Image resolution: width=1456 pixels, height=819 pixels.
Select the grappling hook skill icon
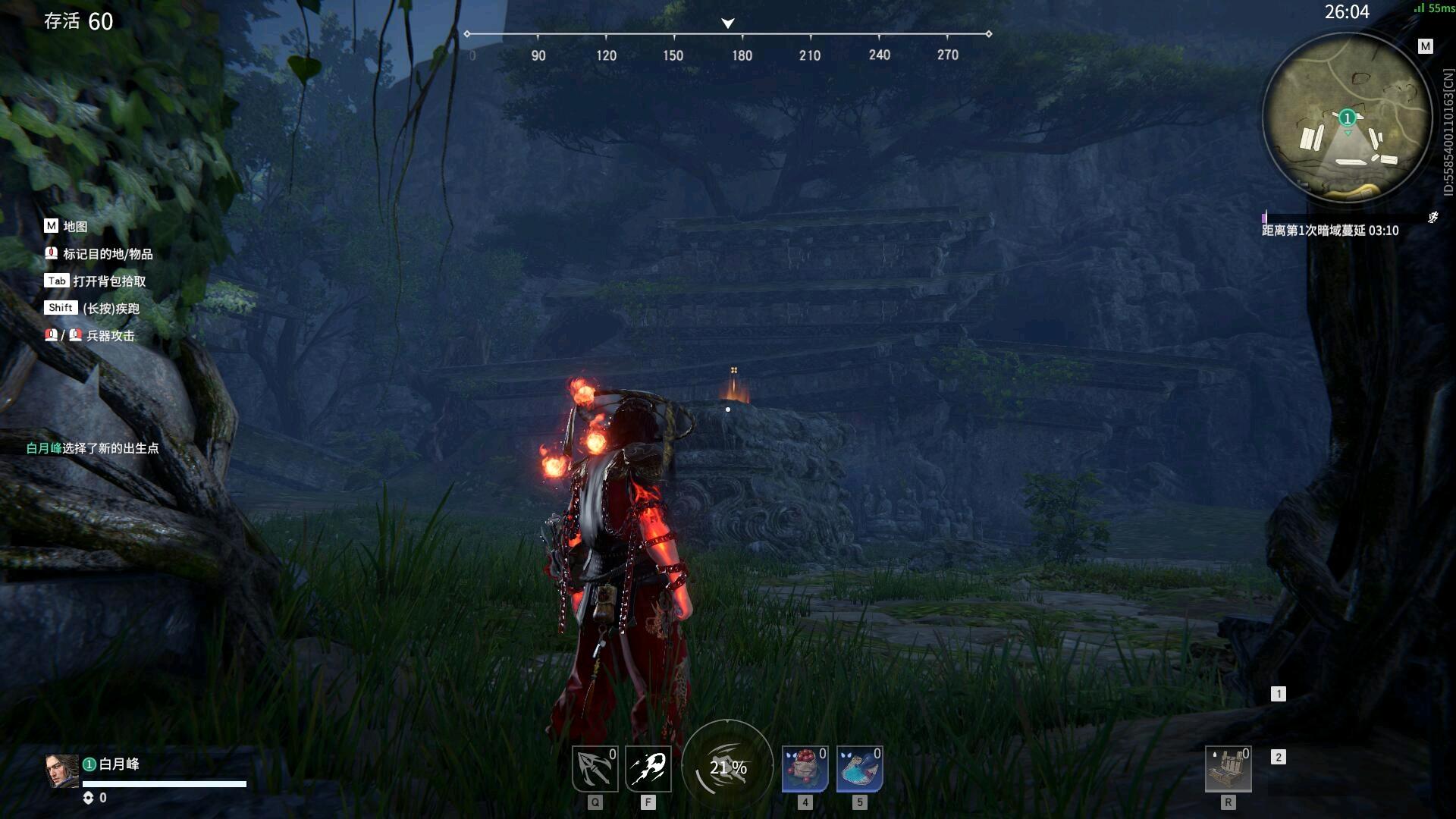(595, 768)
